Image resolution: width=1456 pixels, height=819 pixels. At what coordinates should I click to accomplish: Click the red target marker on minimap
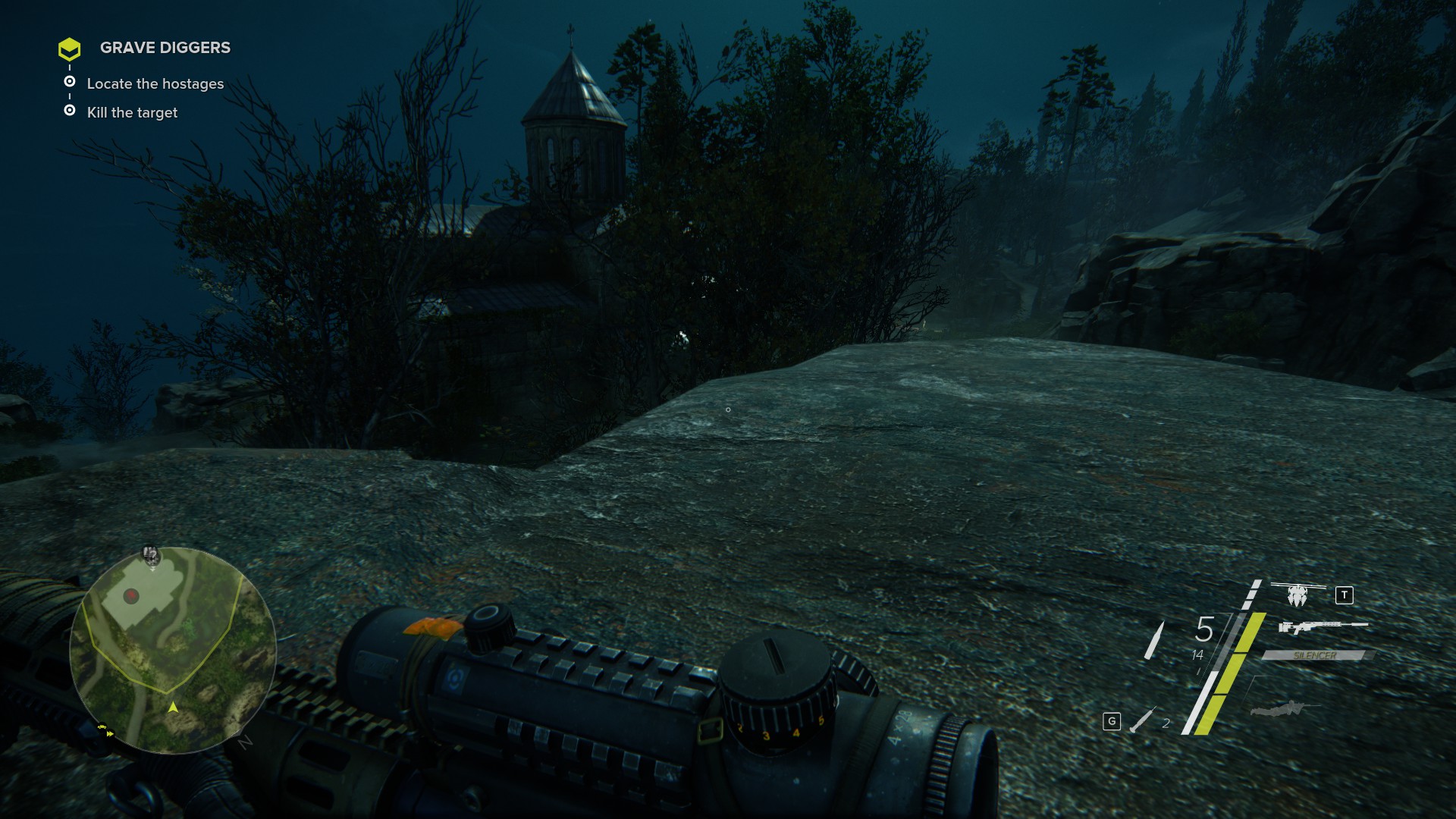point(131,596)
